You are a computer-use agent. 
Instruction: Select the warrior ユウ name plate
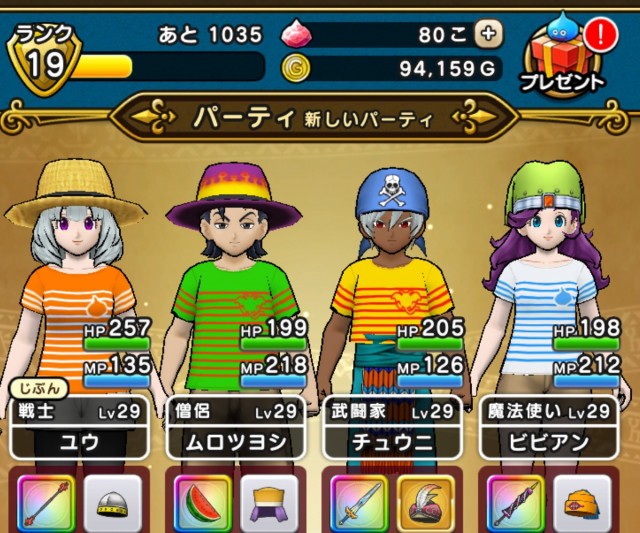tap(77, 429)
